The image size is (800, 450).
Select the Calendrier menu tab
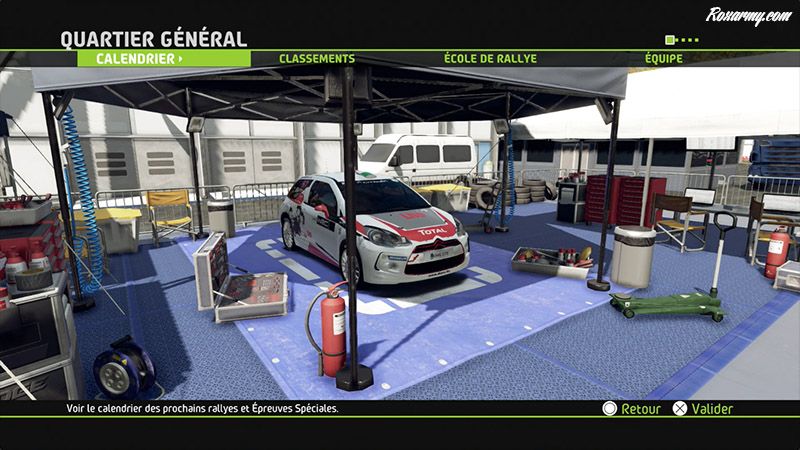tap(140, 59)
